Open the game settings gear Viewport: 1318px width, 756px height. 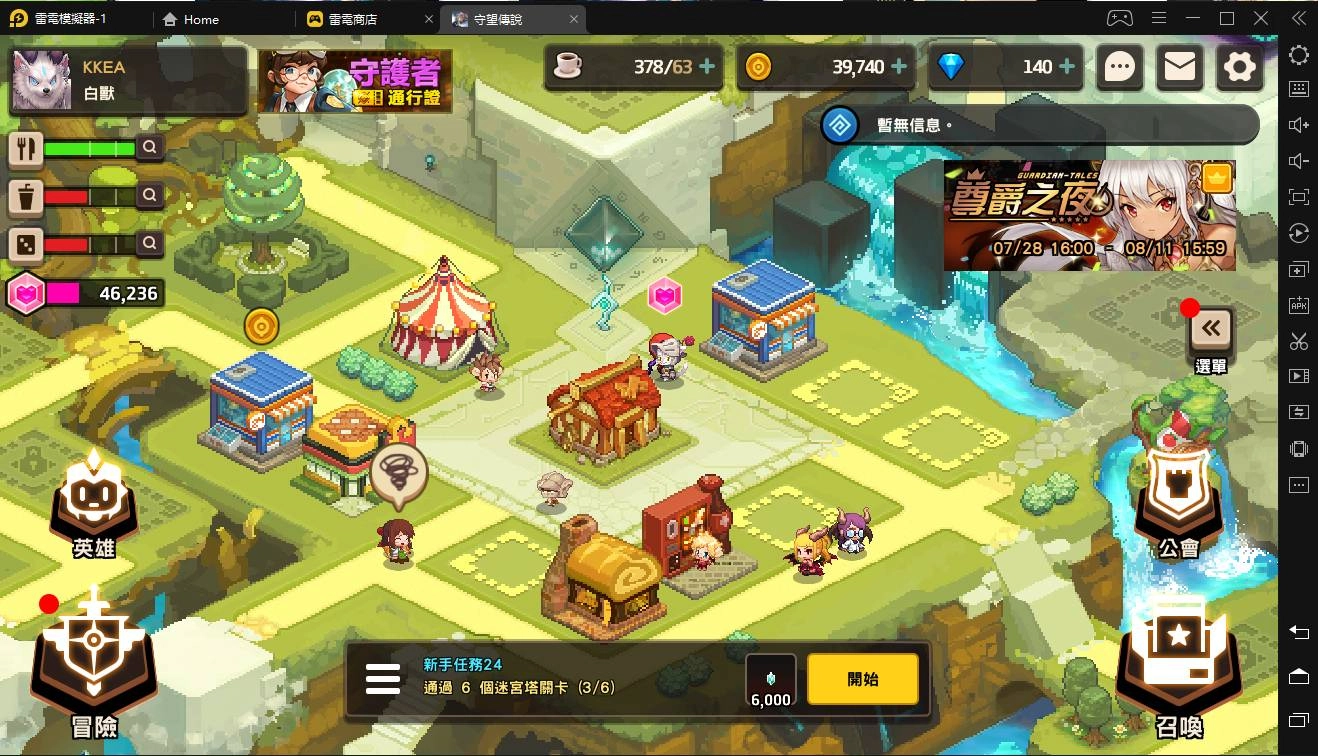pos(1239,67)
